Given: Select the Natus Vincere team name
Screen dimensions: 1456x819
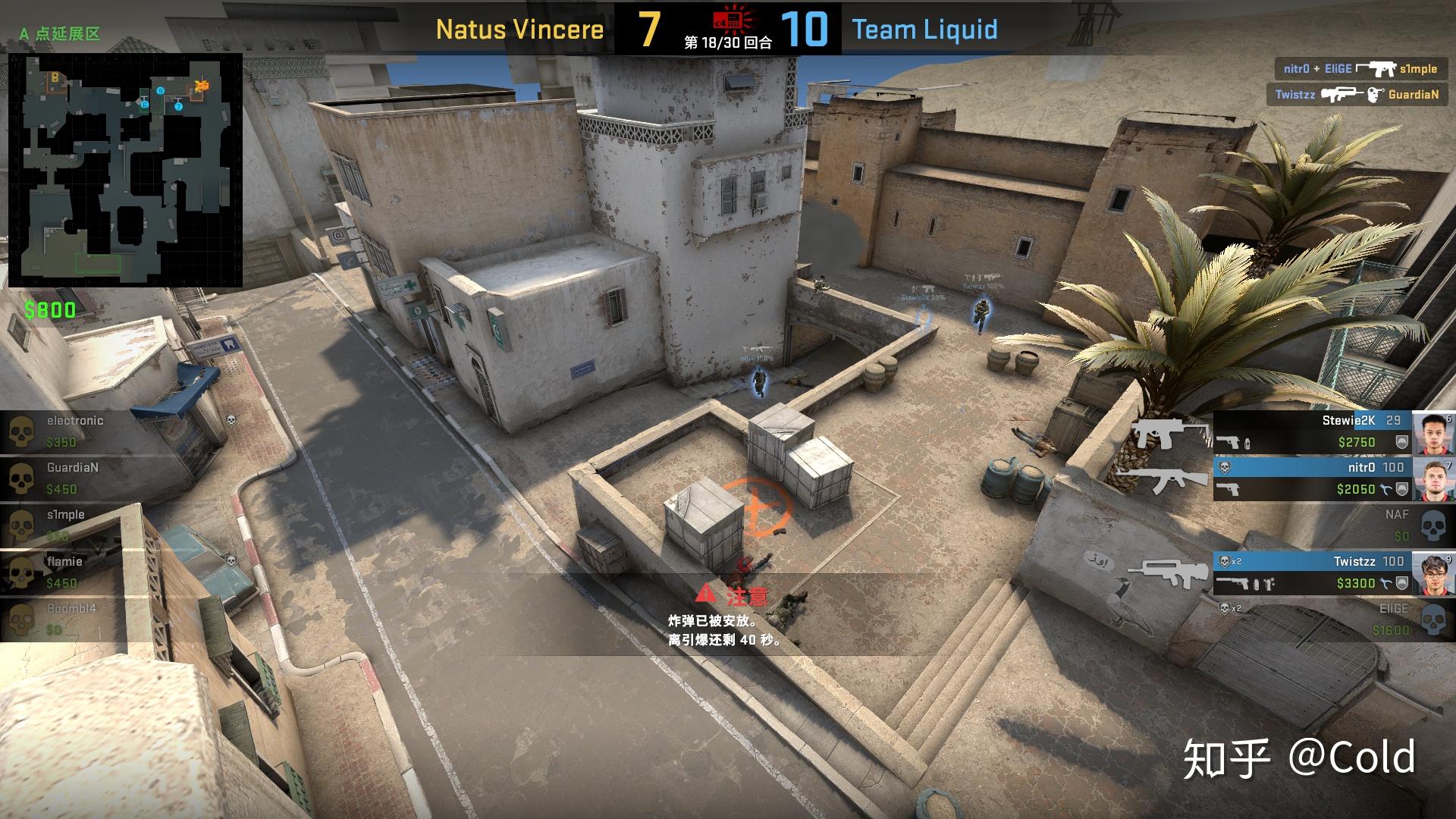Looking at the screenshot, I should pos(519,30).
